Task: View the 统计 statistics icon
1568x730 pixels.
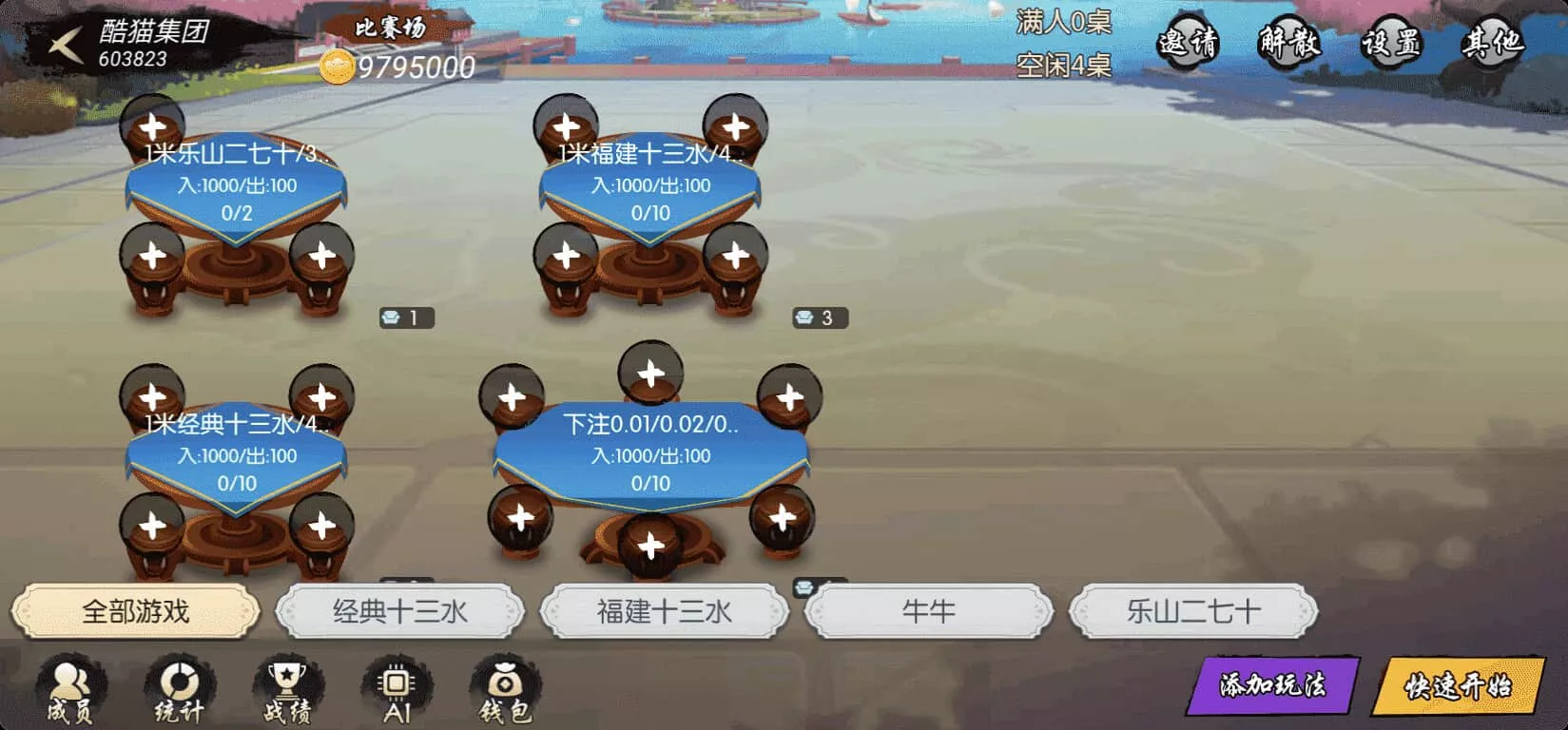Action: (179, 689)
